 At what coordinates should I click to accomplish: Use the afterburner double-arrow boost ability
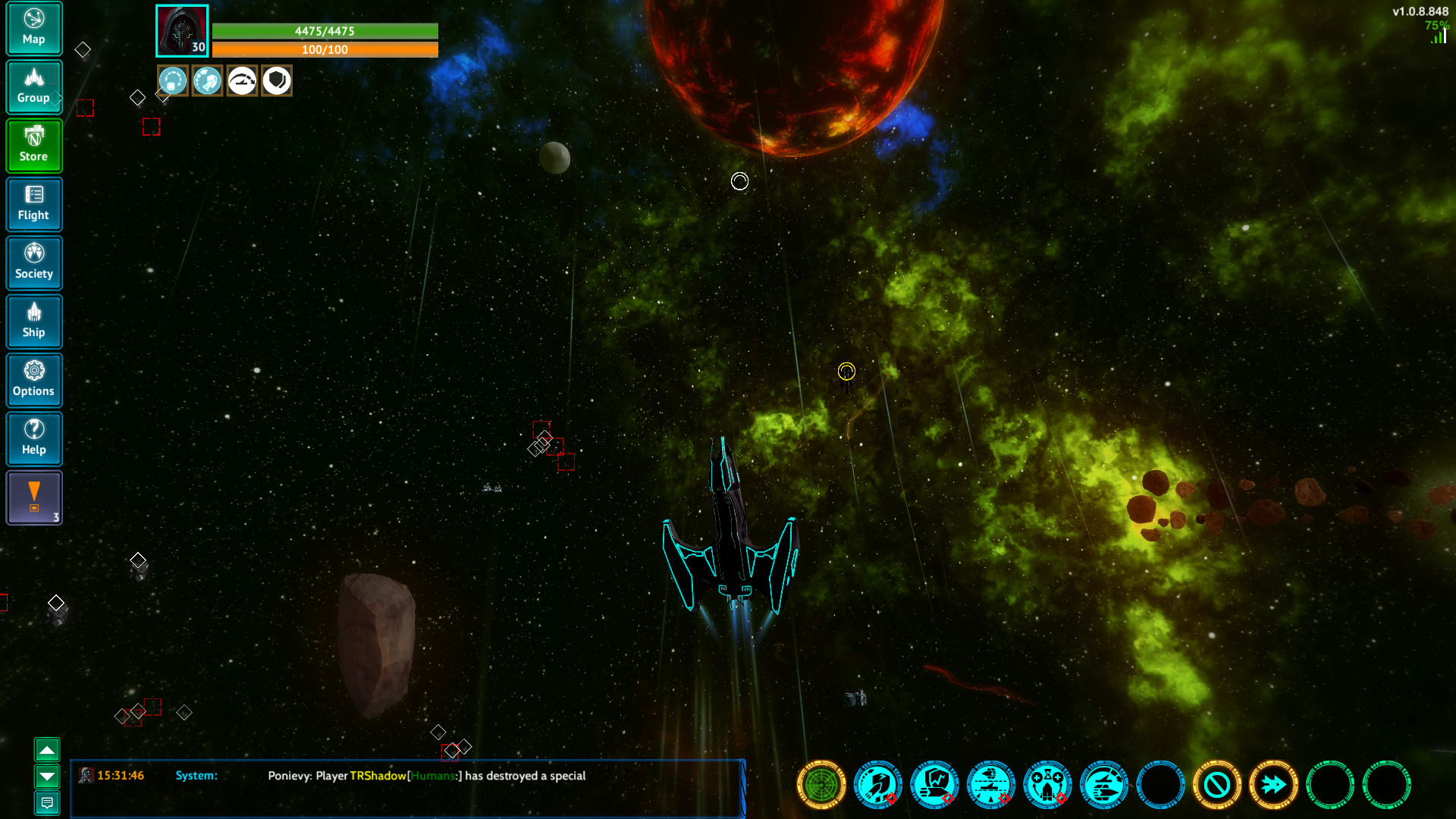tap(1273, 785)
